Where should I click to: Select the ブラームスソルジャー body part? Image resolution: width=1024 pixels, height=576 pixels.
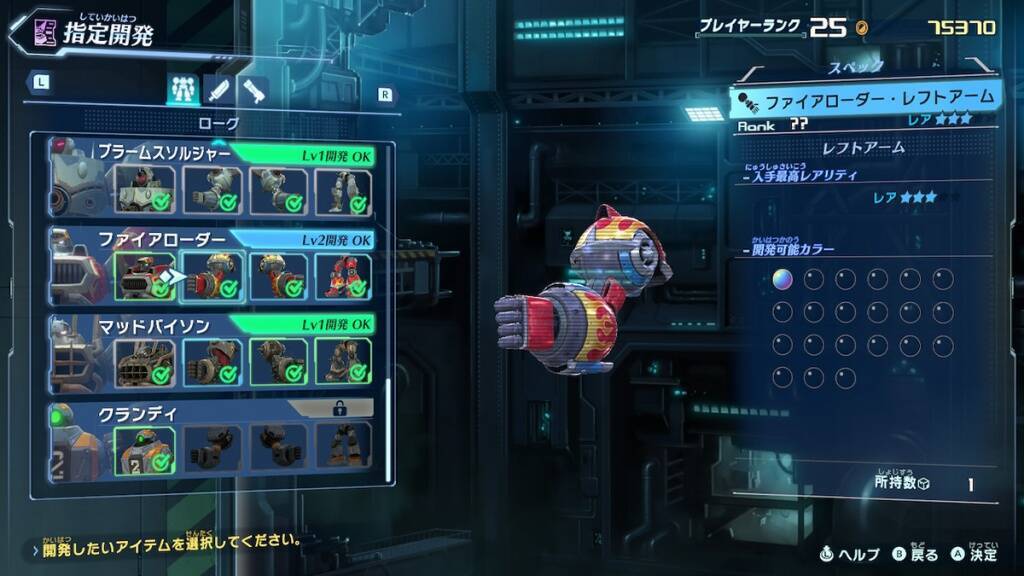(x=144, y=189)
